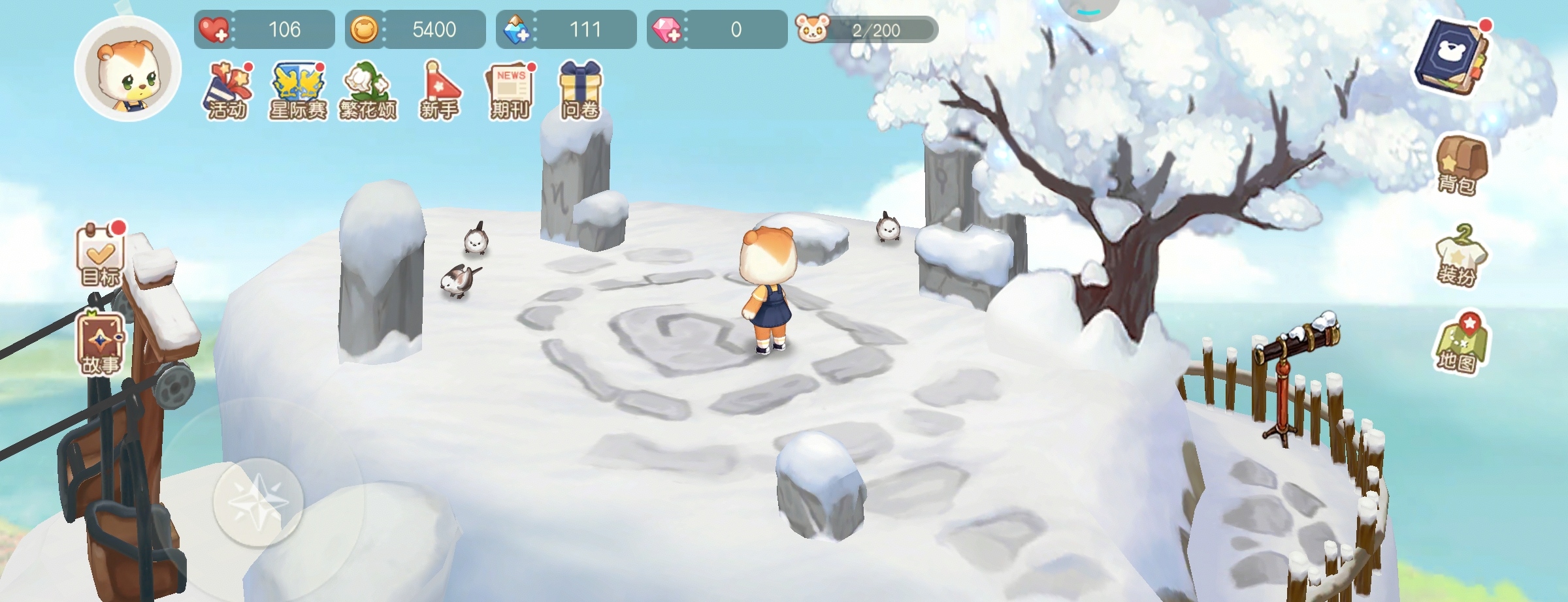Open the 问卷 survey gift box
Image resolution: width=1568 pixels, height=602 pixels.
580,91
